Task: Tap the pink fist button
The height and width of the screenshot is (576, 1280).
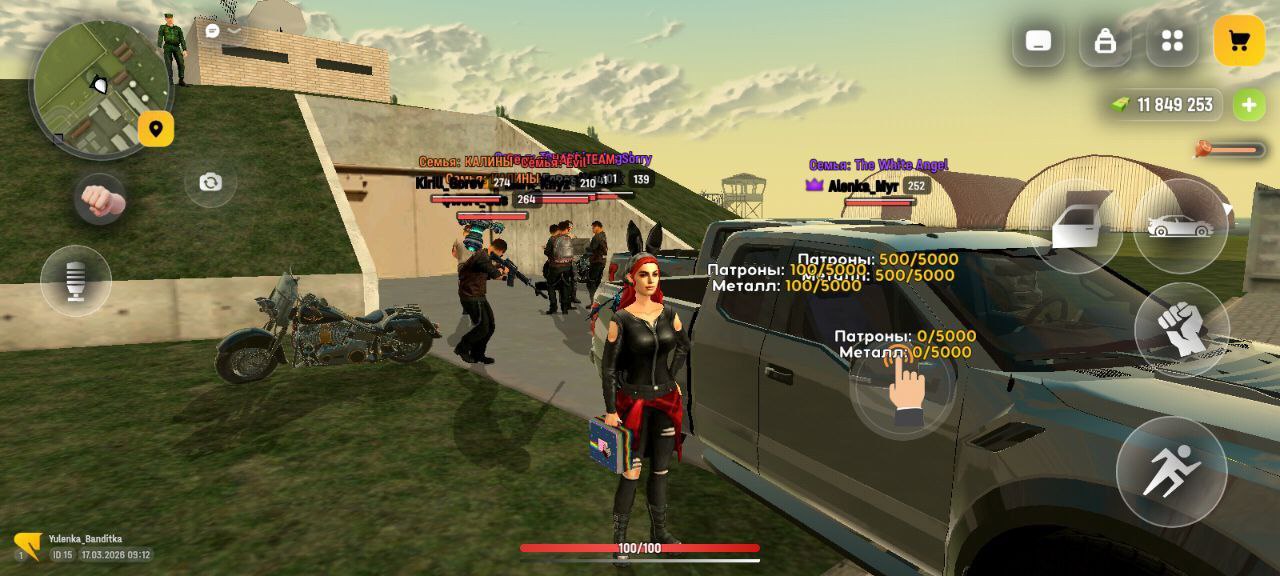Action: (101, 201)
